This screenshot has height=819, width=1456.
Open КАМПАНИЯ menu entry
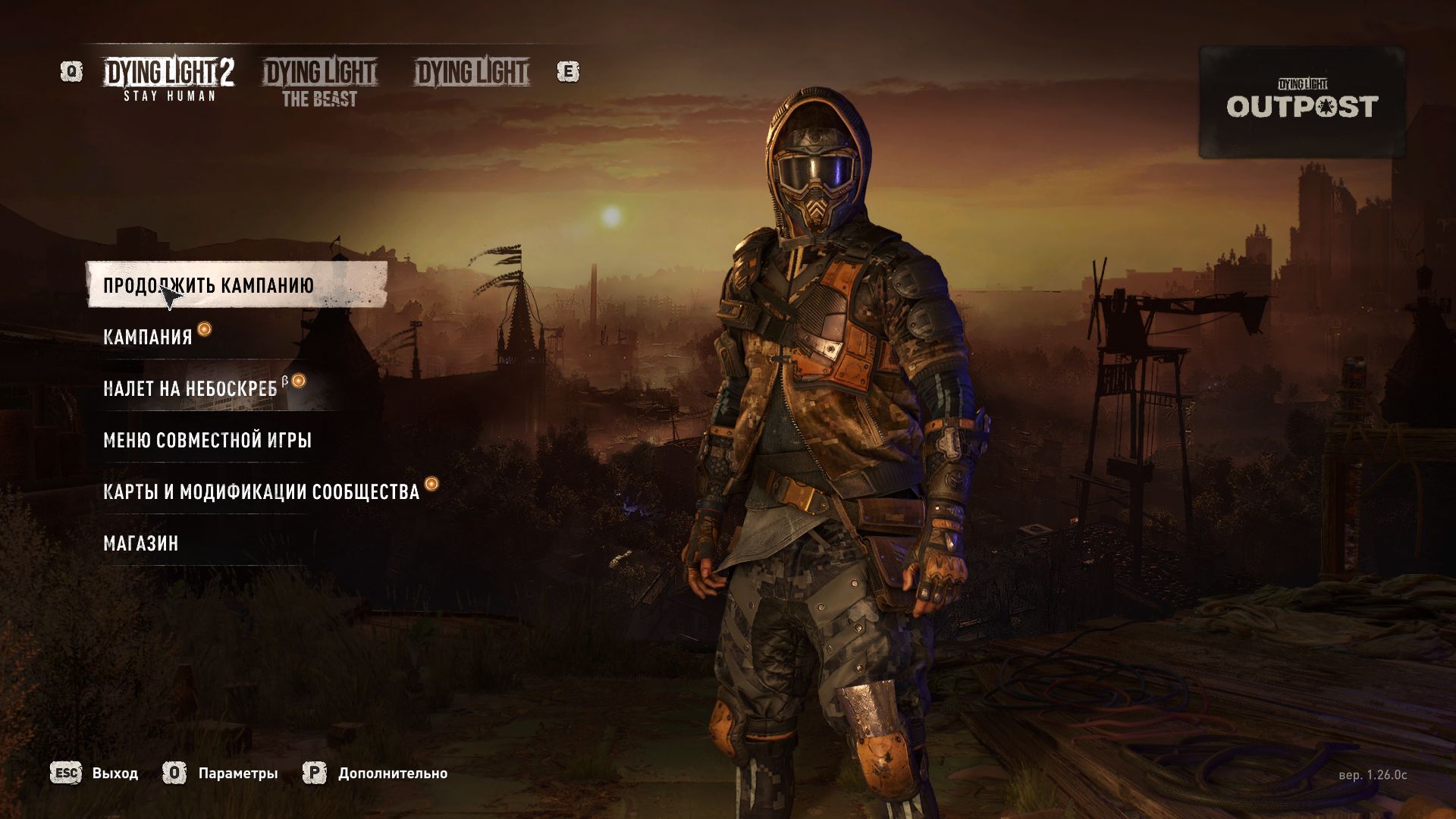[149, 337]
